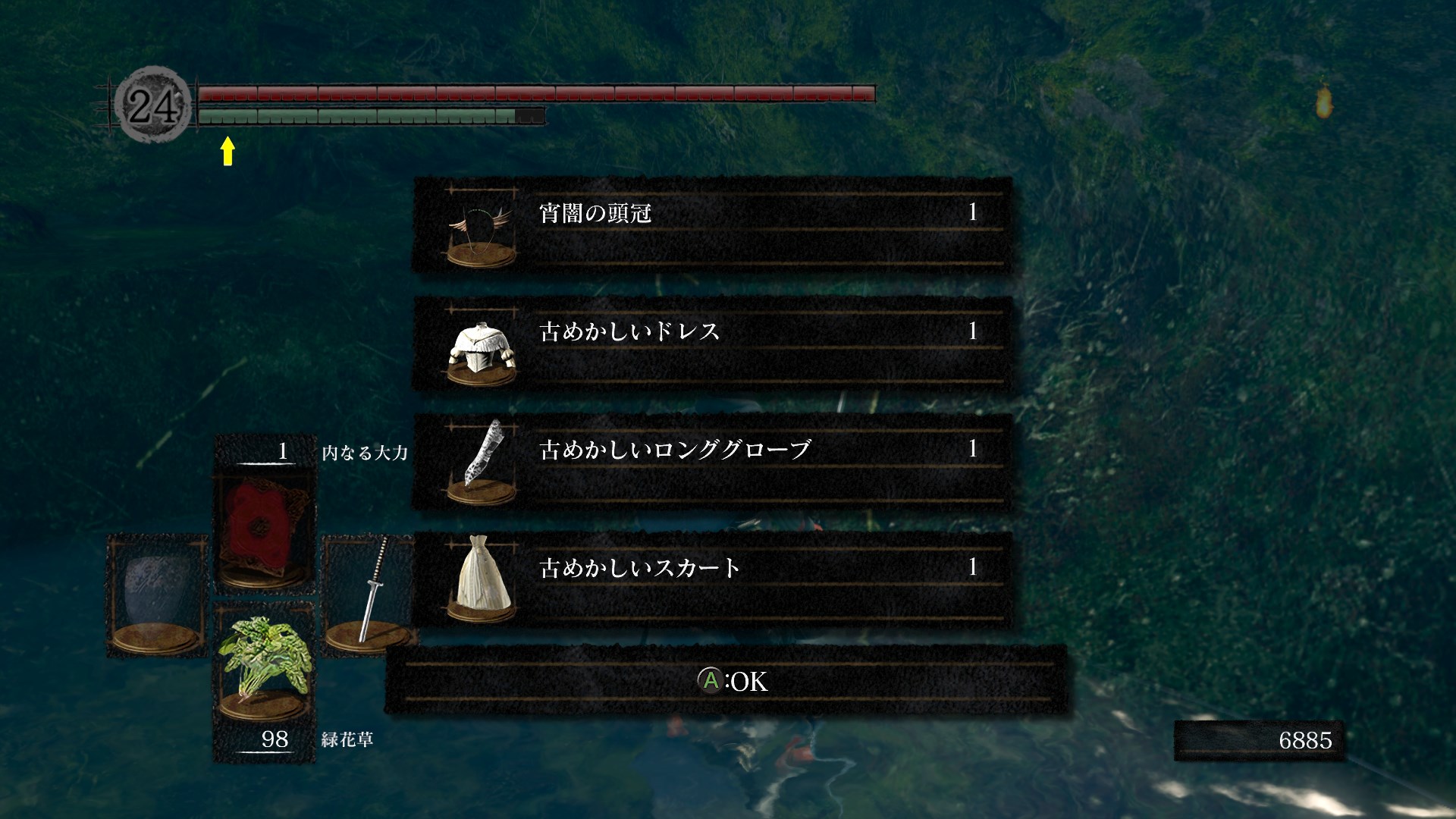Select the 宵闇の頭冠 item row

pyautogui.click(x=711, y=225)
